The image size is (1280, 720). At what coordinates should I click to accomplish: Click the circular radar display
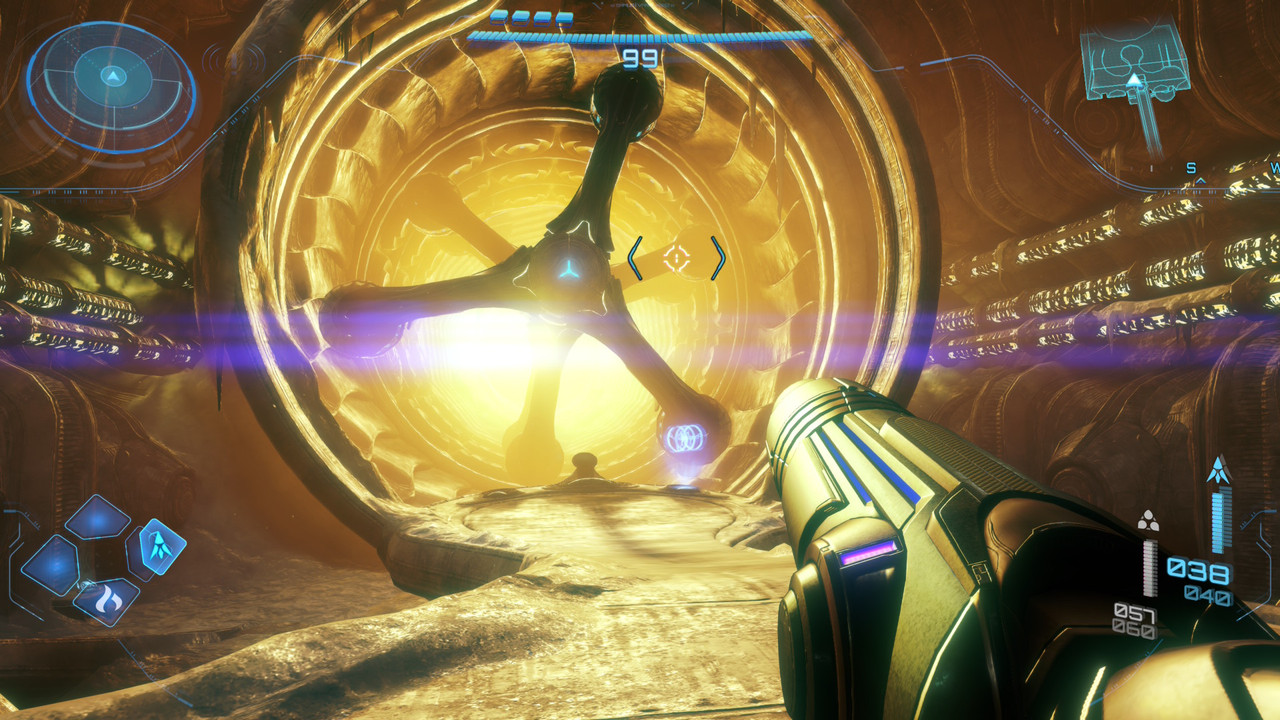click(112, 84)
